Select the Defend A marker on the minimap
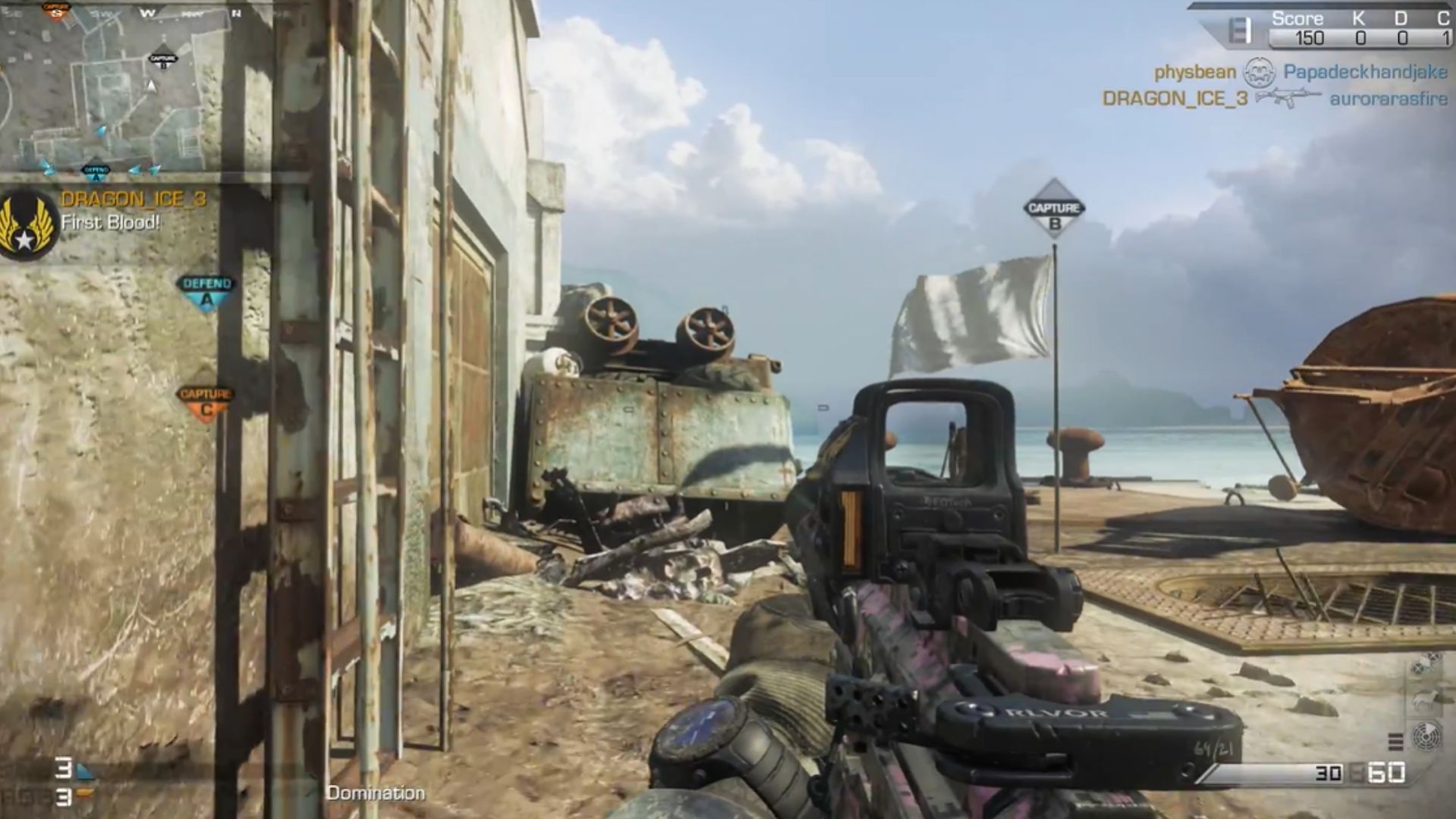The width and height of the screenshot is (1456, 819). [96, 172]
